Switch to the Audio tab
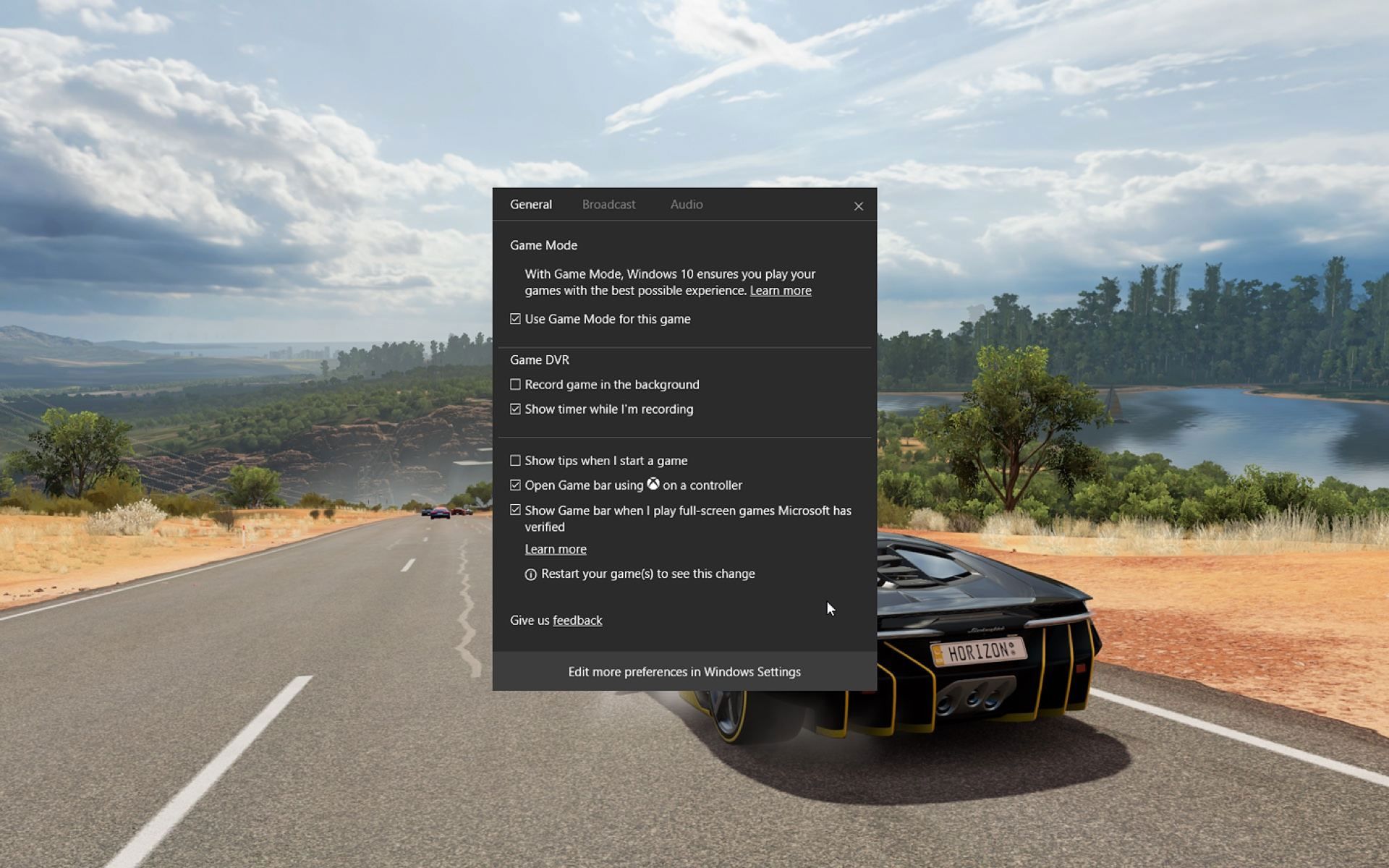Image resolution: width=1389 pixels, height=868 pixels. point(685,205)
